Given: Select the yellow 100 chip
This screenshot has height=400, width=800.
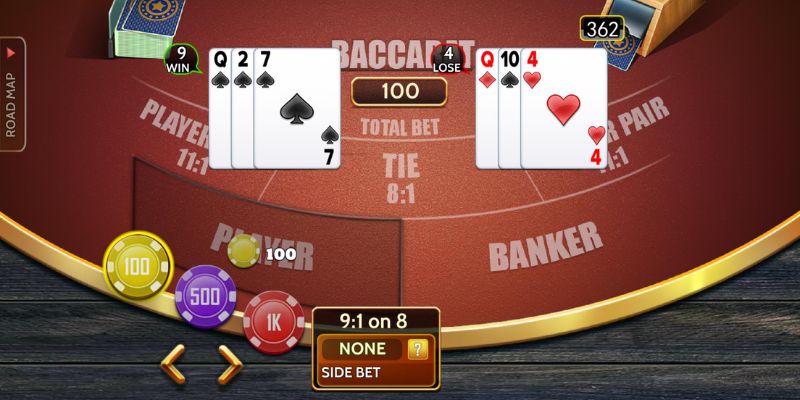Looking at the screenshot, I should point(138,266).
